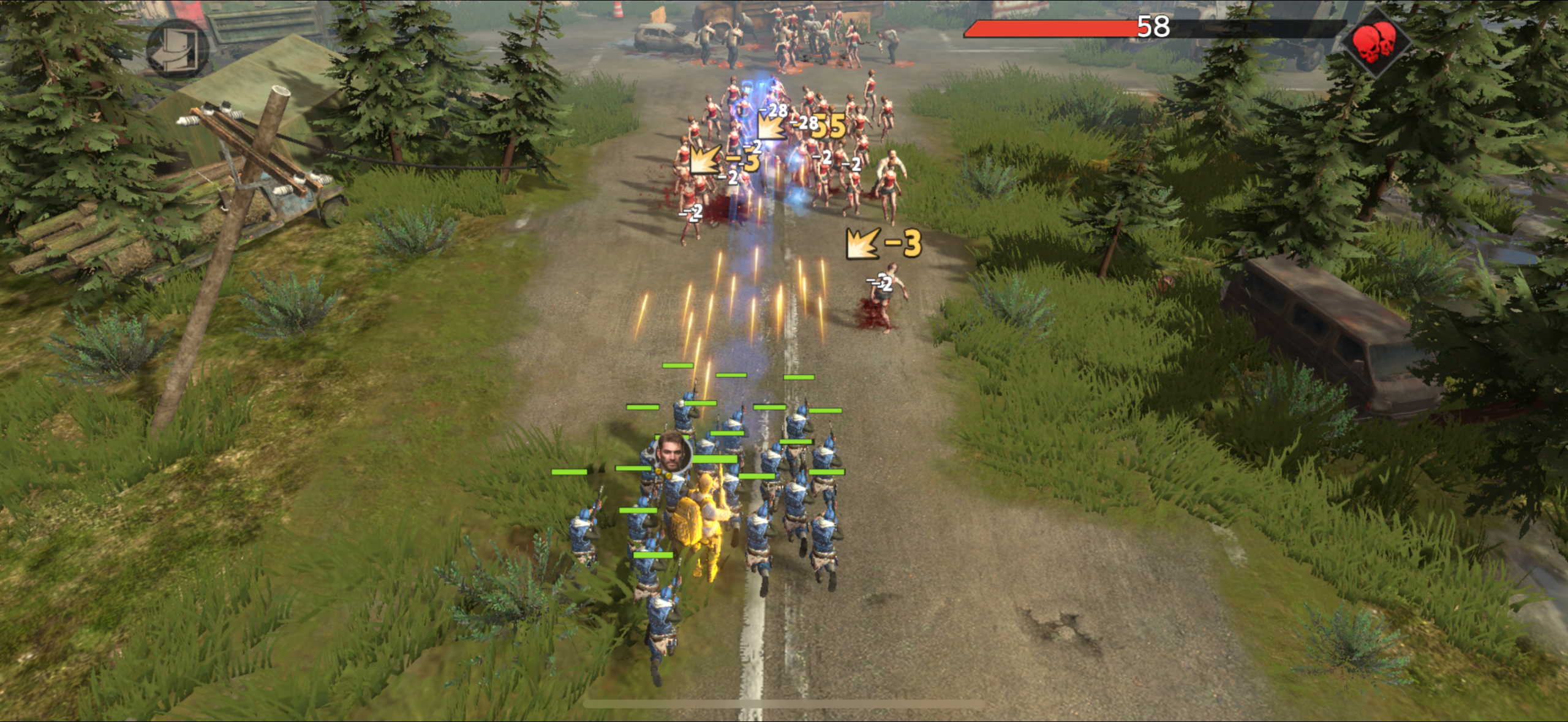Exit the battle via the door icon
The image size is (1568, 722).
(177, 48)
